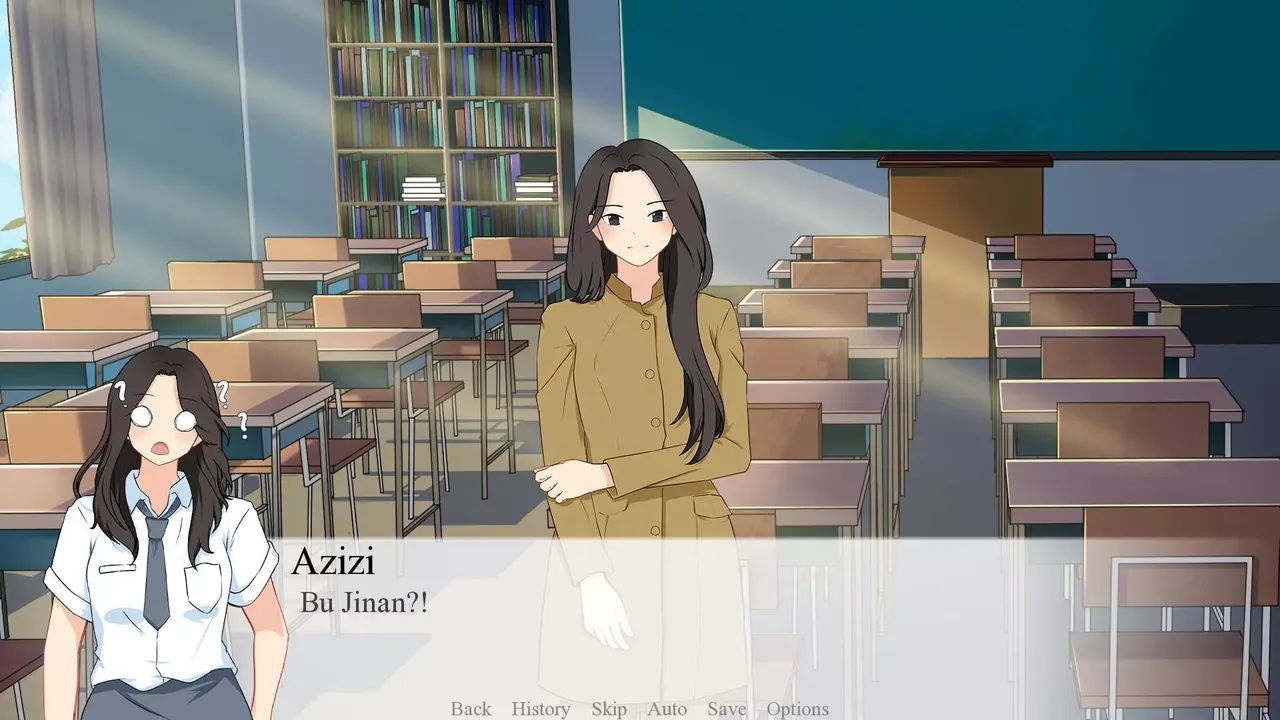Viewport: 1280px width, 720px height.
Task: Click the speaker name "Azizi"
Action: [x=332, y=565]
